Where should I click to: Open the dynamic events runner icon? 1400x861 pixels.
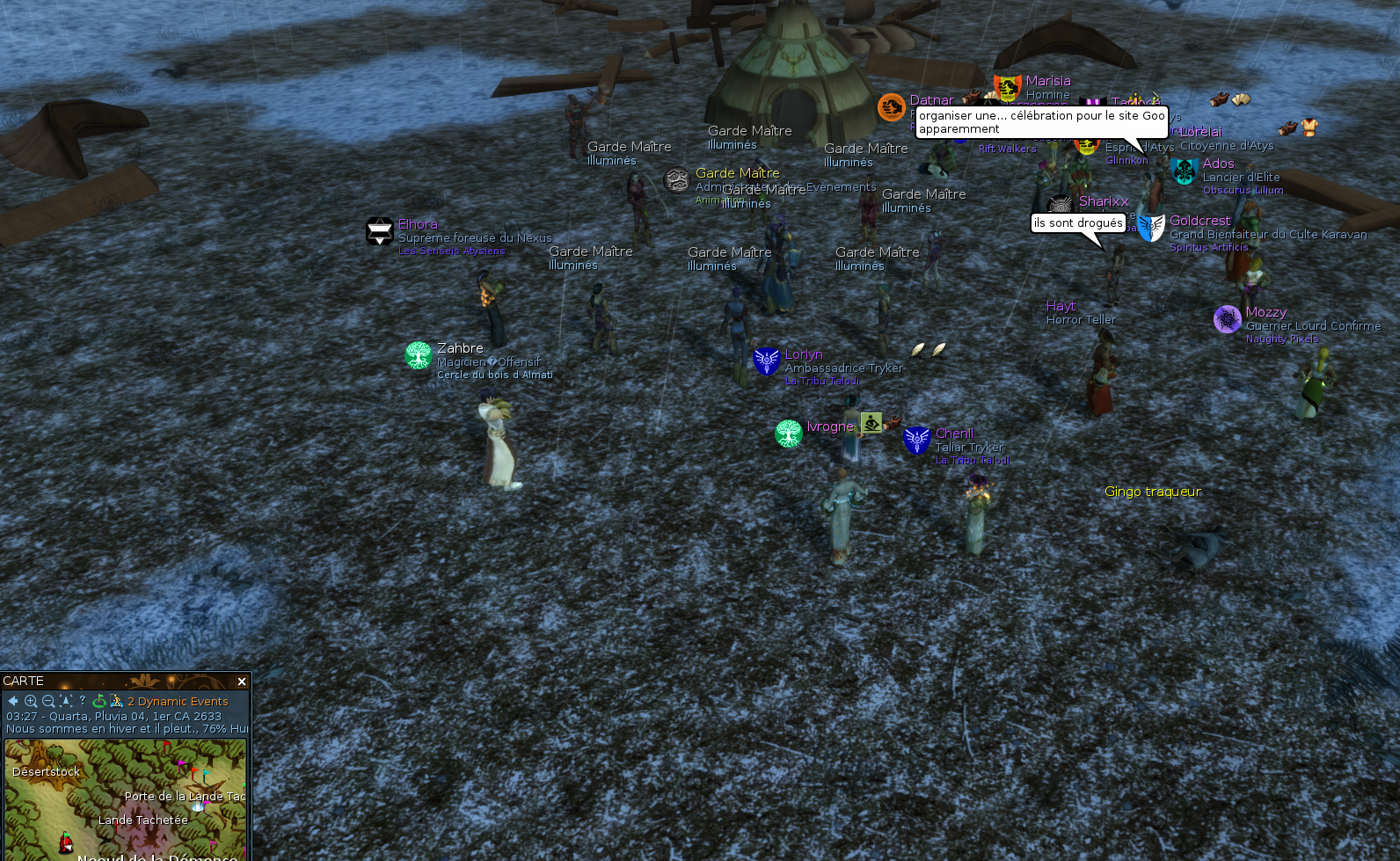coord(116,701)
